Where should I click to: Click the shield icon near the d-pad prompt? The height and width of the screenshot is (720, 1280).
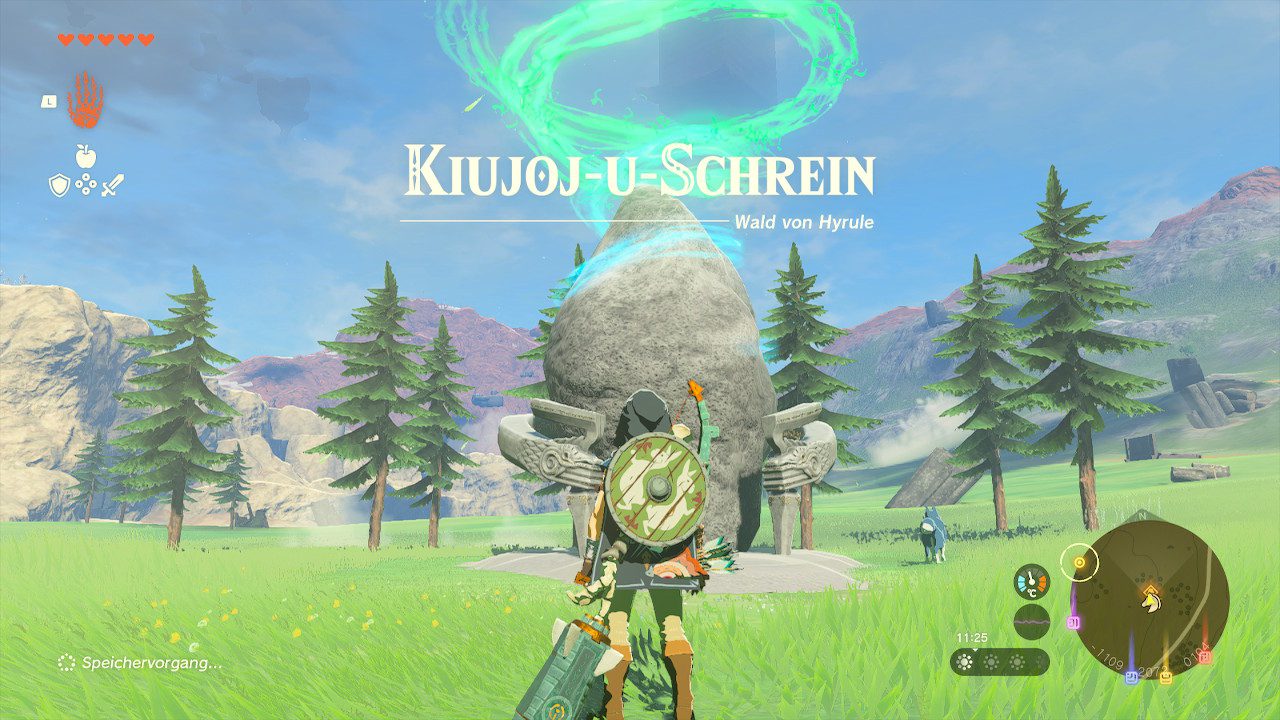(58, 185)
